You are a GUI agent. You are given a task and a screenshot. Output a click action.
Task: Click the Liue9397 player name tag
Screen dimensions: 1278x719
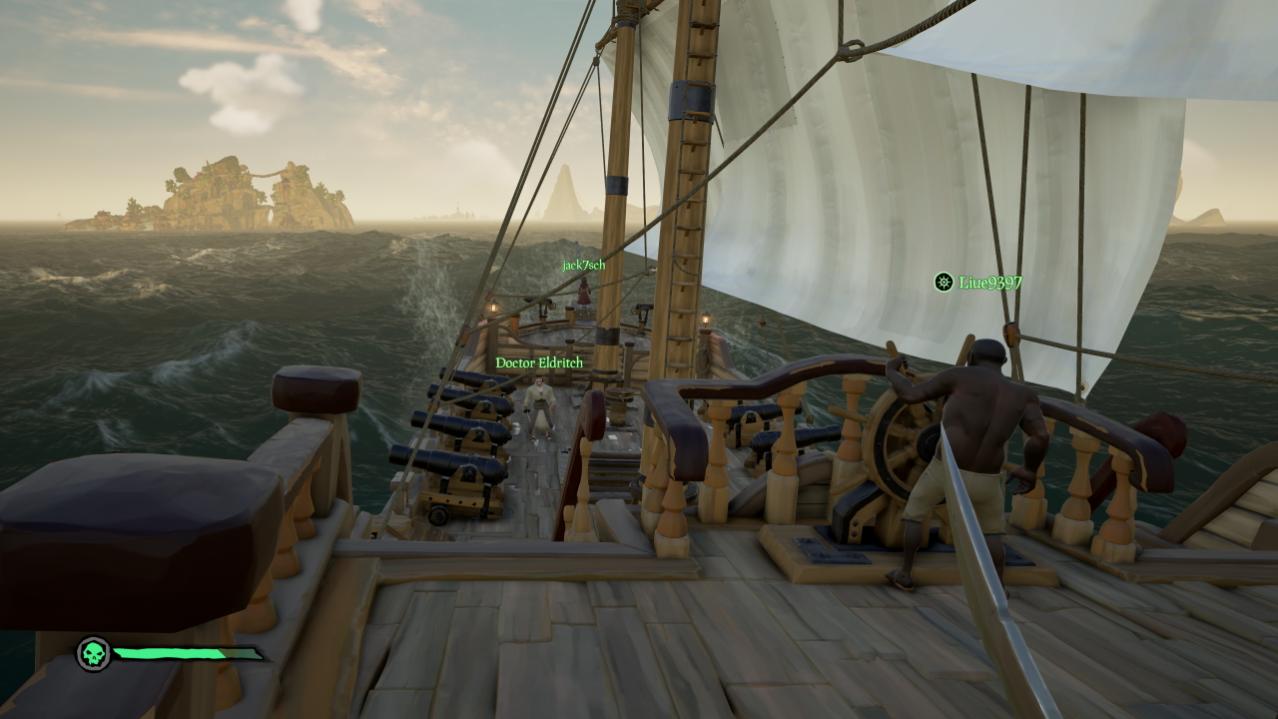click(x=990, y=283)
